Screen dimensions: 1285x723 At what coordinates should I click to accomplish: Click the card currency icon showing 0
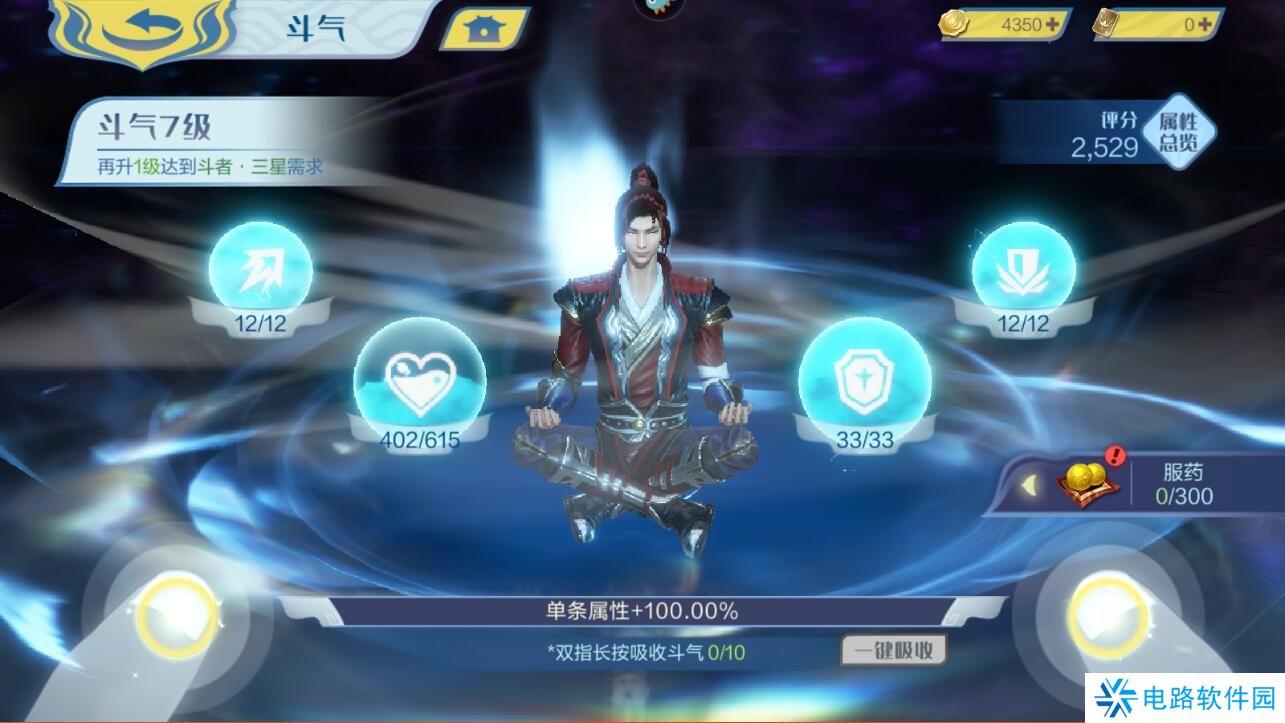pos(1106,23)
